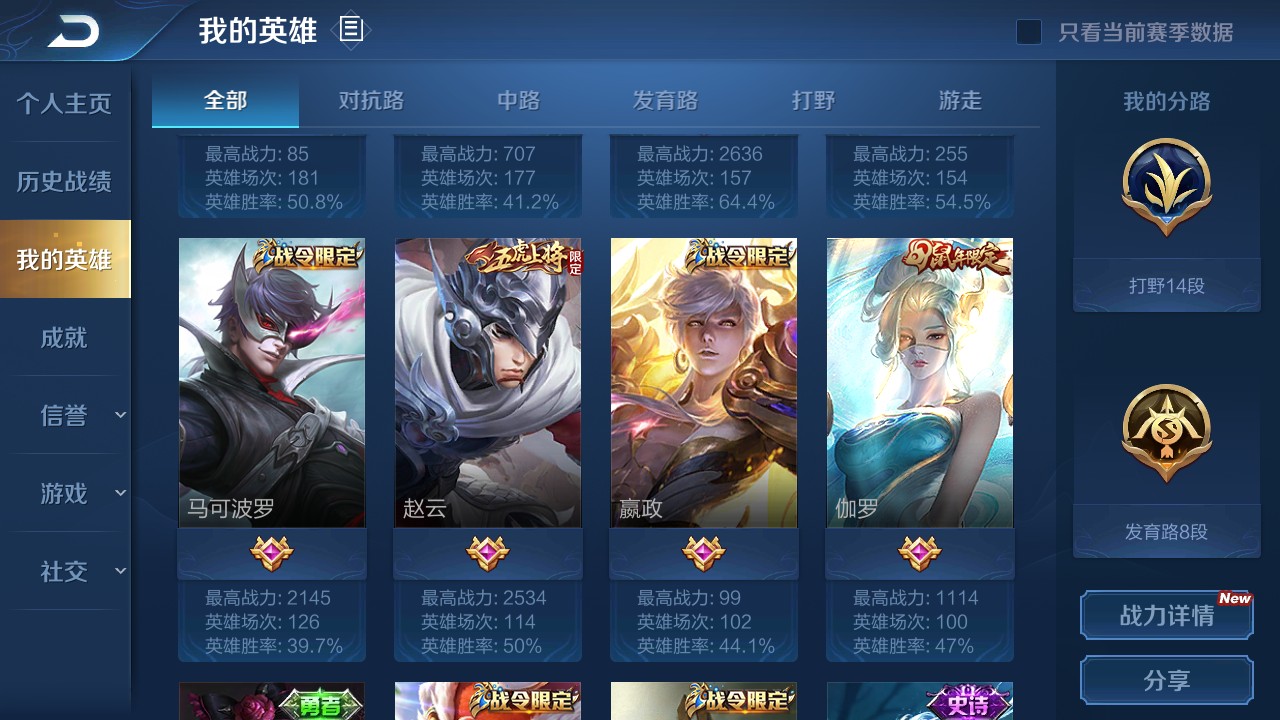Select the proficiency medal under 赵云

click(487, 551)
